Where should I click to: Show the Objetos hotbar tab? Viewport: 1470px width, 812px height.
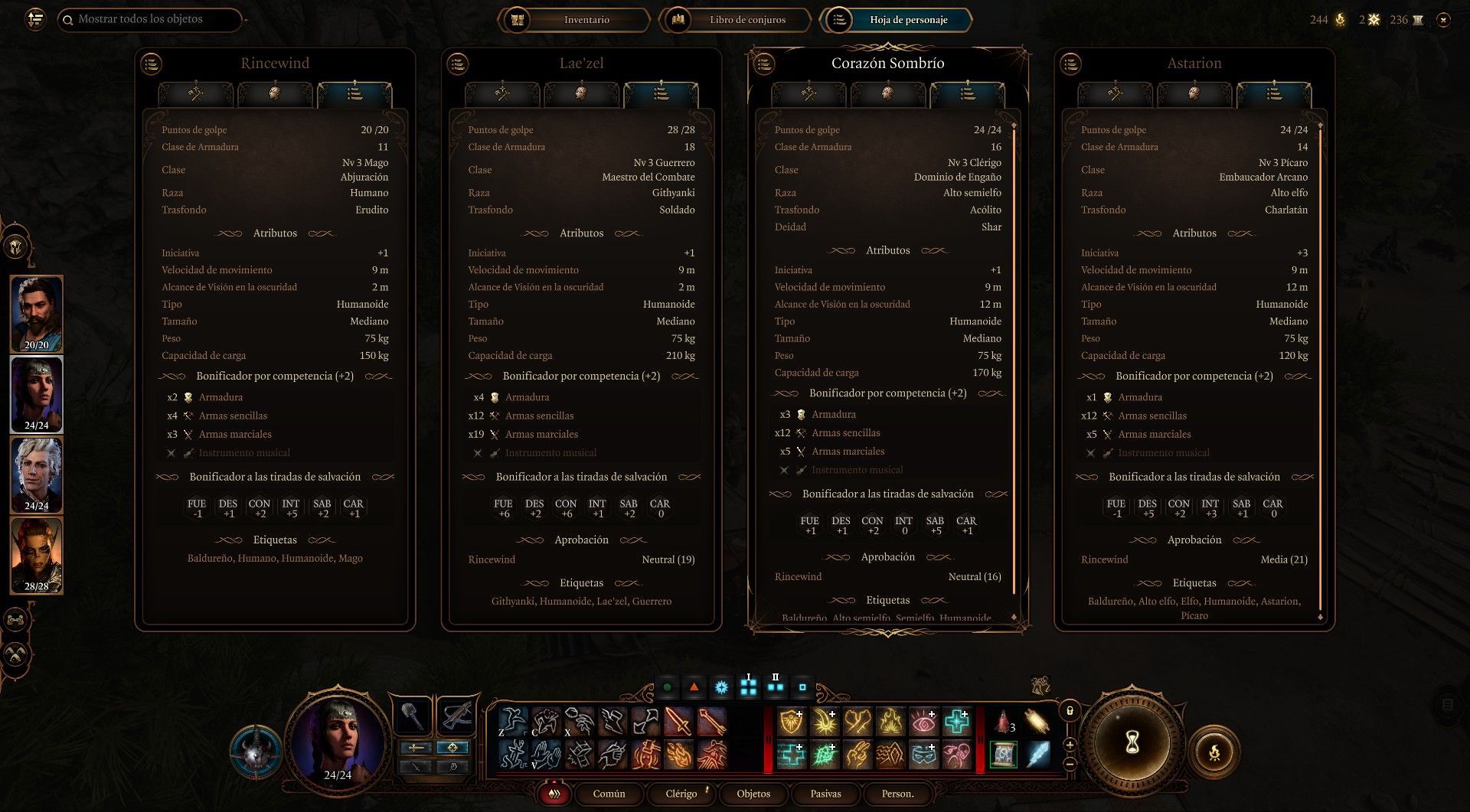753,794
